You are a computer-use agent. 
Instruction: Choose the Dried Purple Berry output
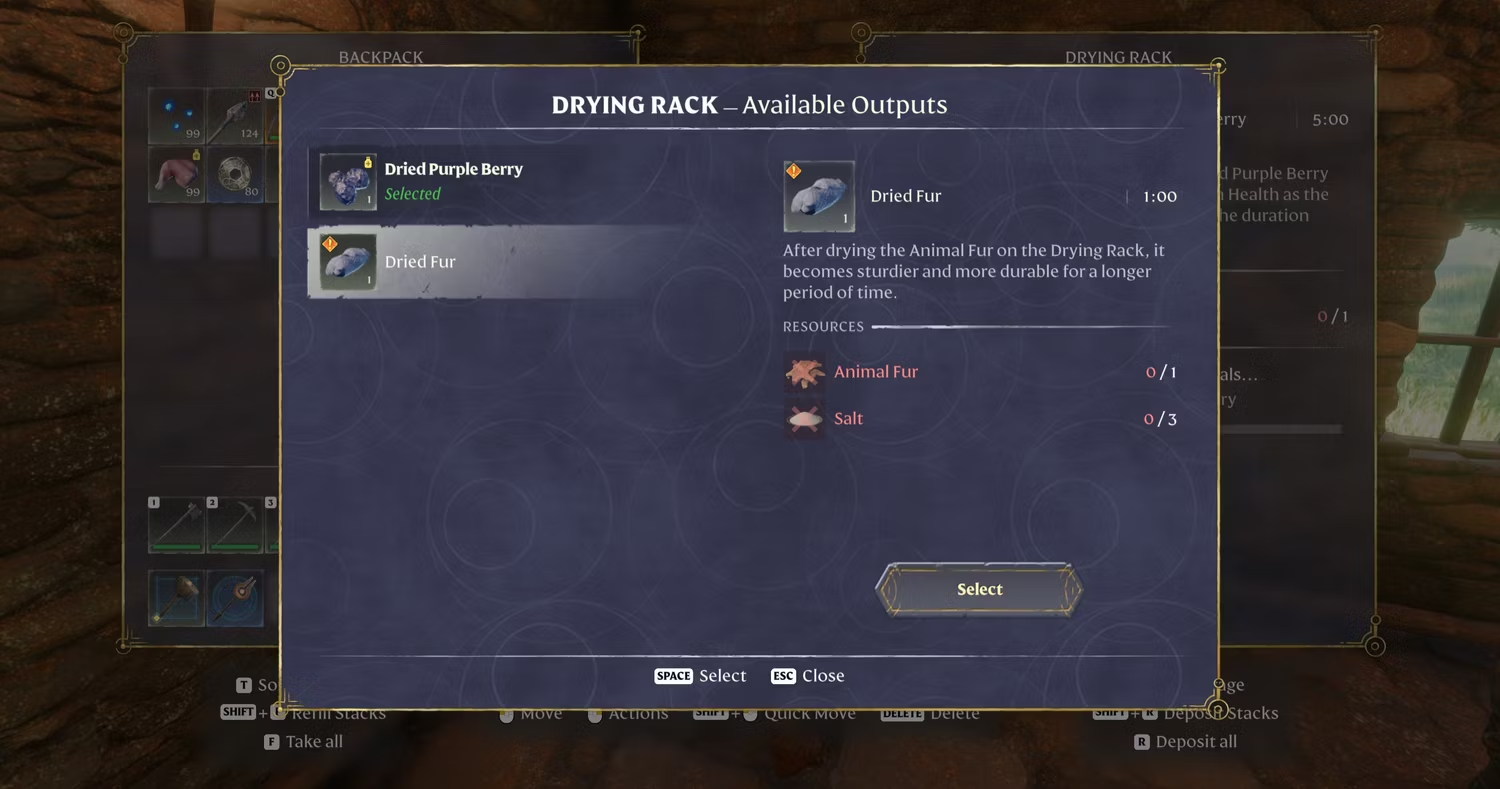pos(452,181)
